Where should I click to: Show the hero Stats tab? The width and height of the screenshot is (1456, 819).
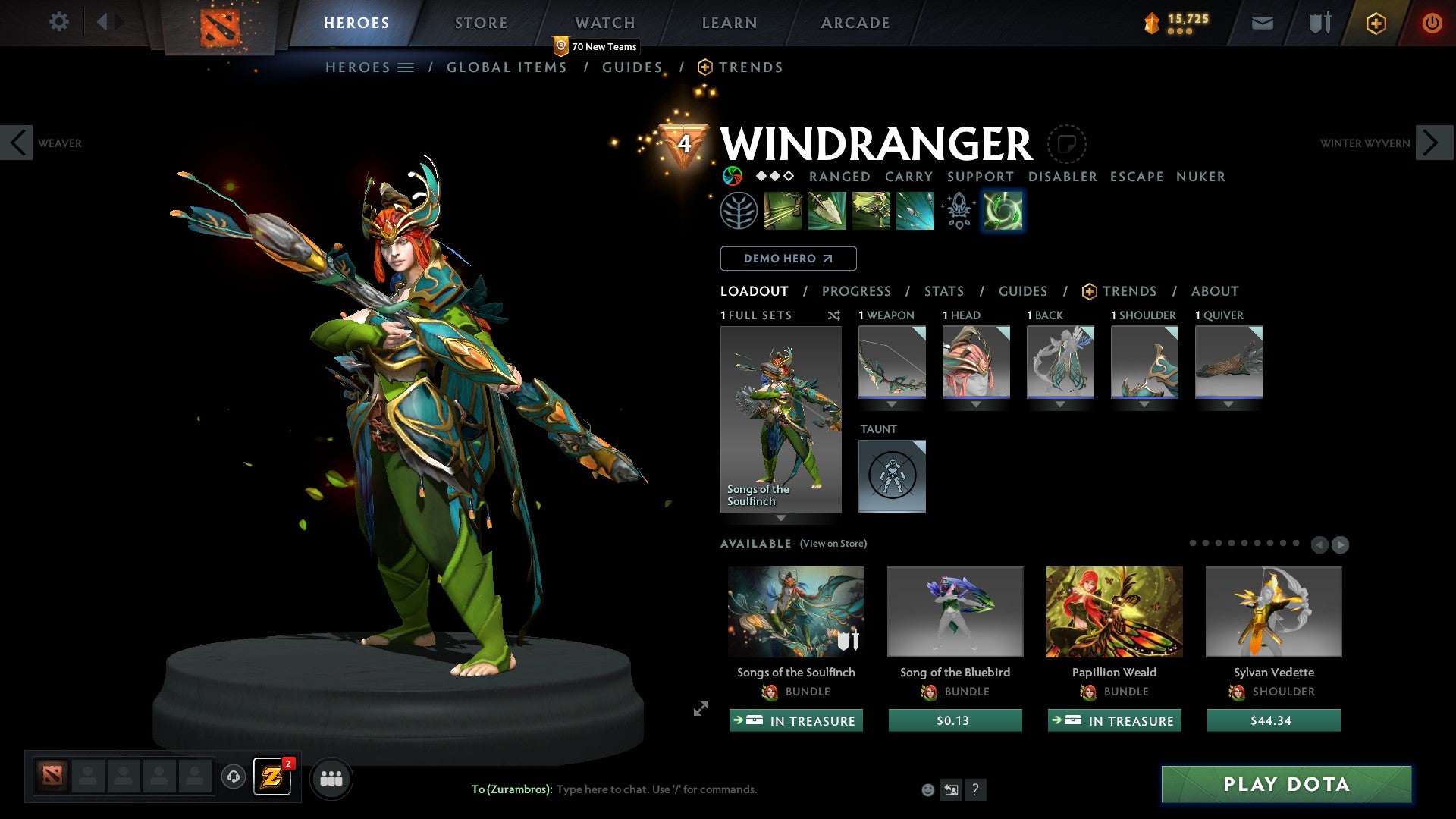943,291
